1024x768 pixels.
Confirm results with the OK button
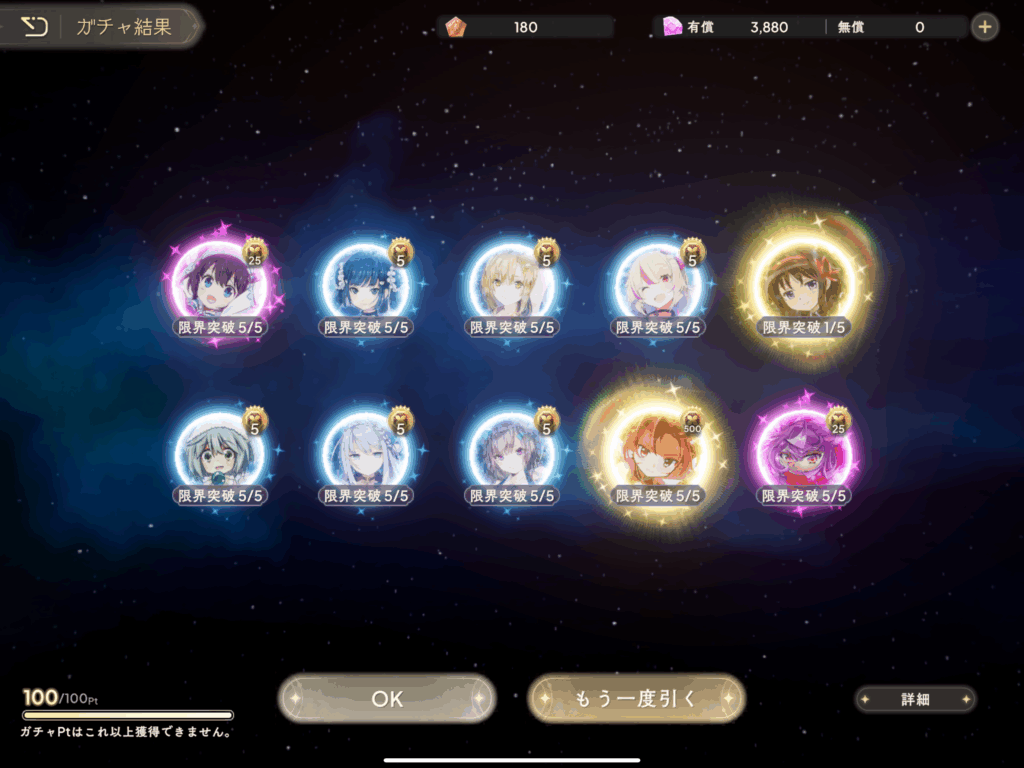(x=387, y=699)
